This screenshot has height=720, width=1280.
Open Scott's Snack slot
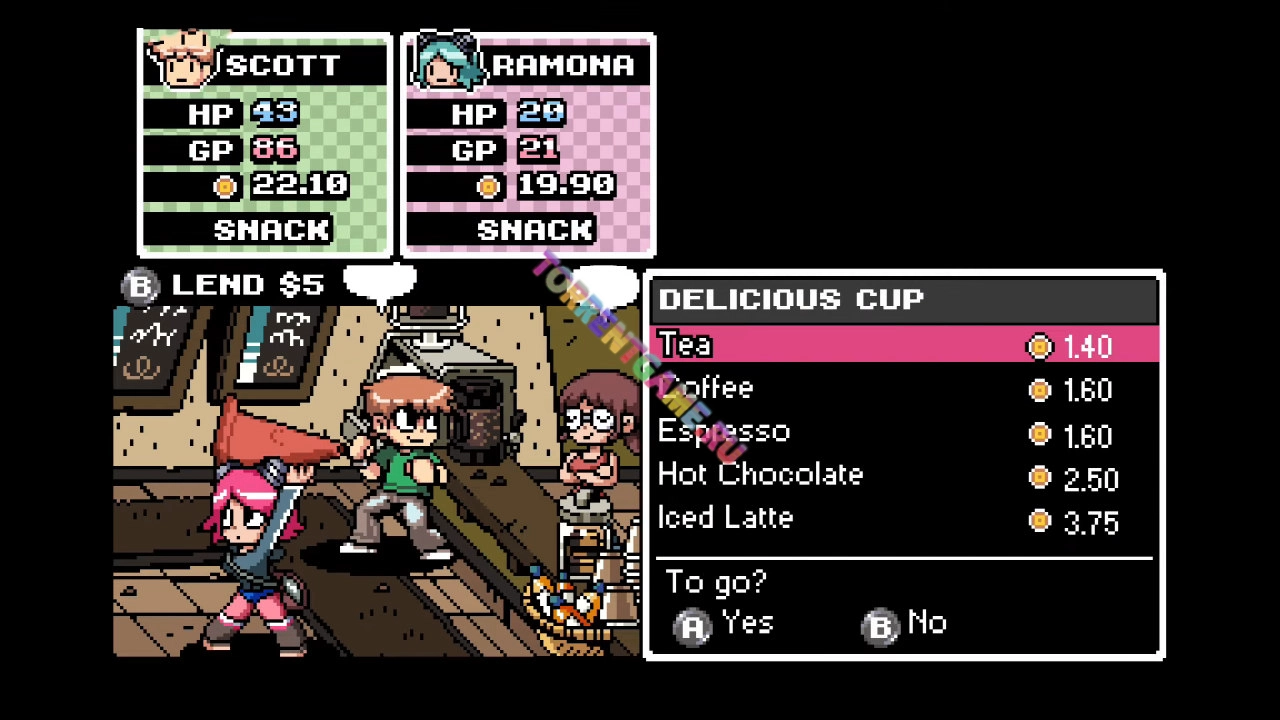pos(270,230)
